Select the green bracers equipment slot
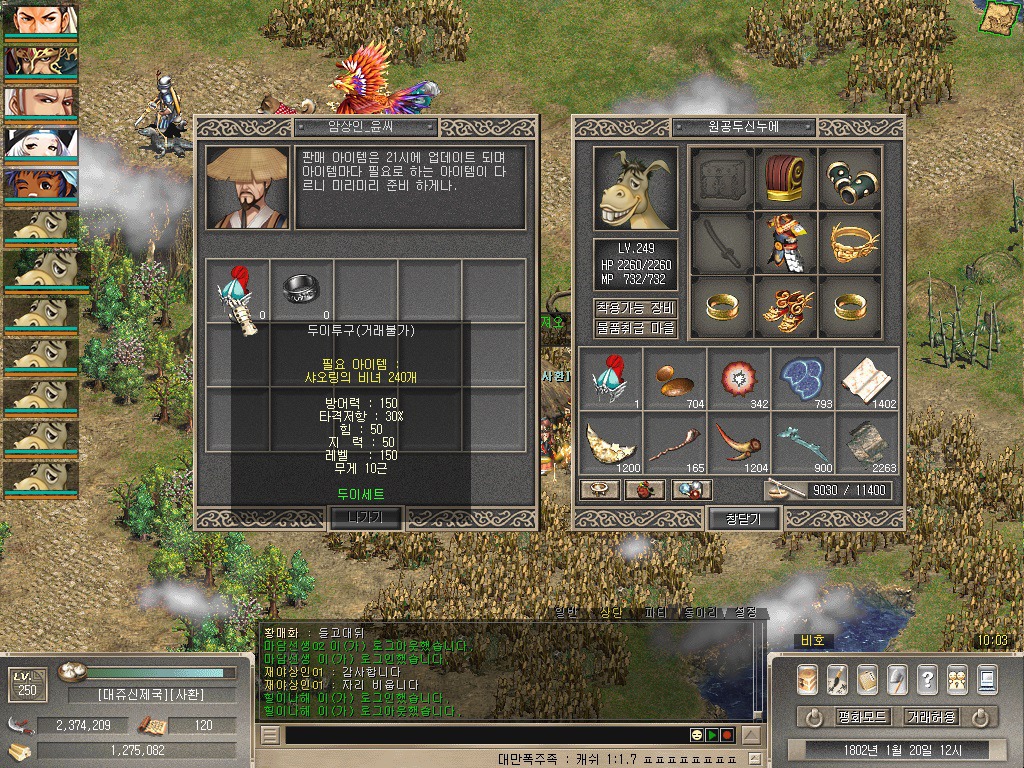1024x768 pixels. pyautogui.click(x=850, y=178)
